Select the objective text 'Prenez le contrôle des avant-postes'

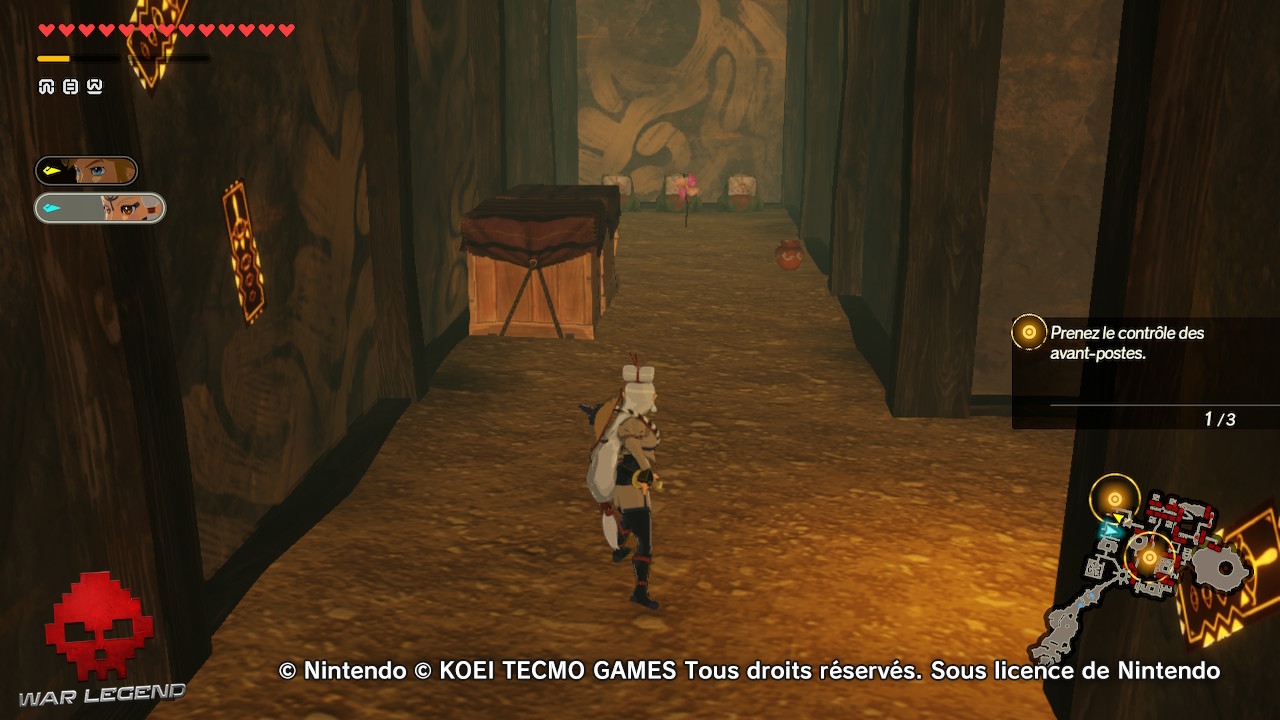pos(1128,343)
